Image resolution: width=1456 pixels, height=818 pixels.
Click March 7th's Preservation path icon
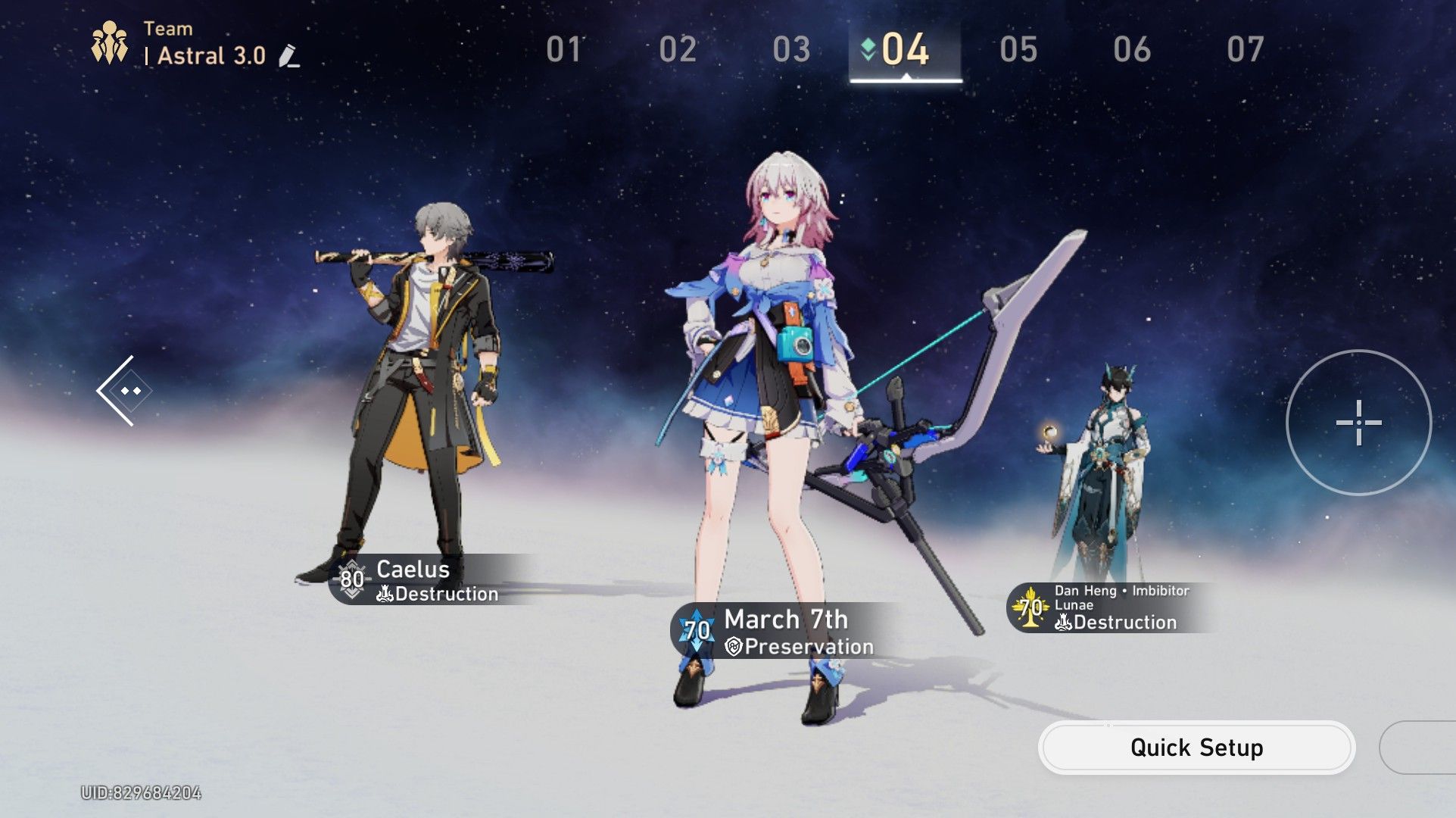(731, 647)
